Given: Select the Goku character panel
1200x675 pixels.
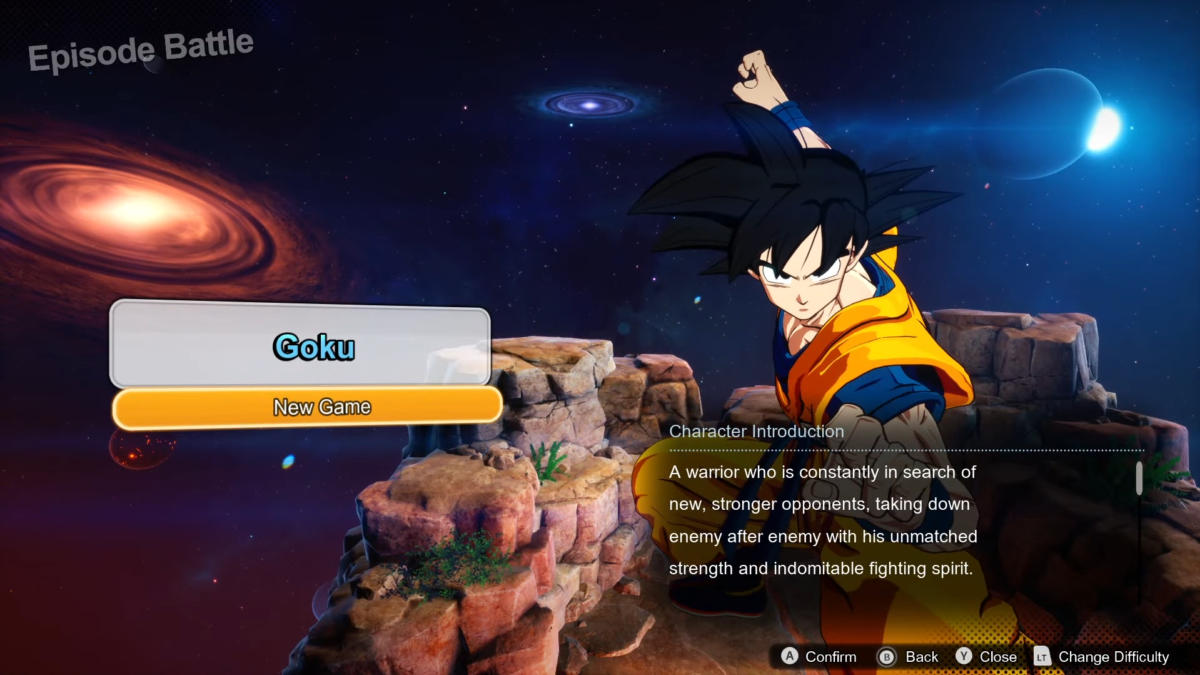Looking at the screenshot, I should (x=300, y=345).
